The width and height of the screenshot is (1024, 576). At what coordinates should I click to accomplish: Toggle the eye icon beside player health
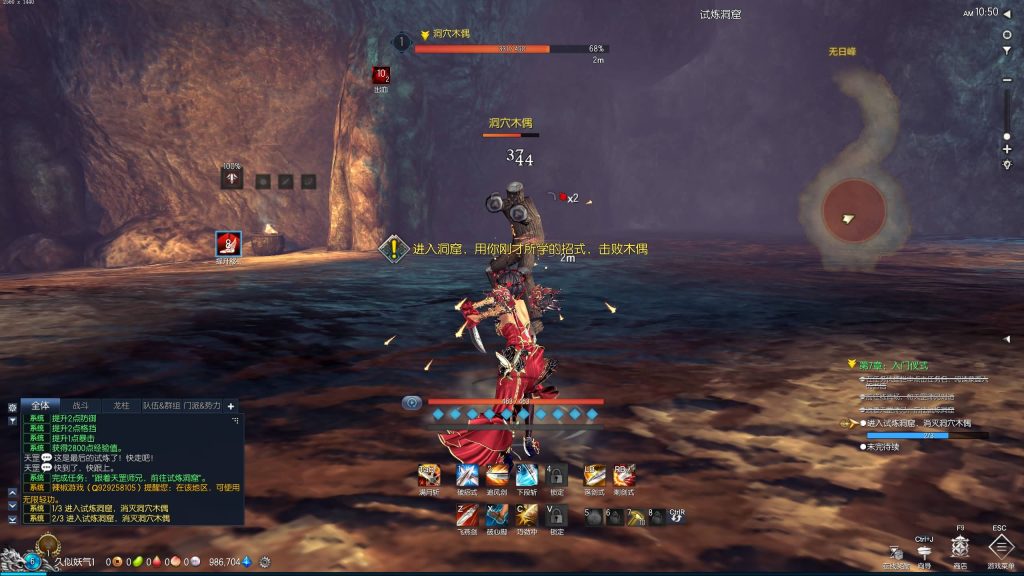click(412, 403)
